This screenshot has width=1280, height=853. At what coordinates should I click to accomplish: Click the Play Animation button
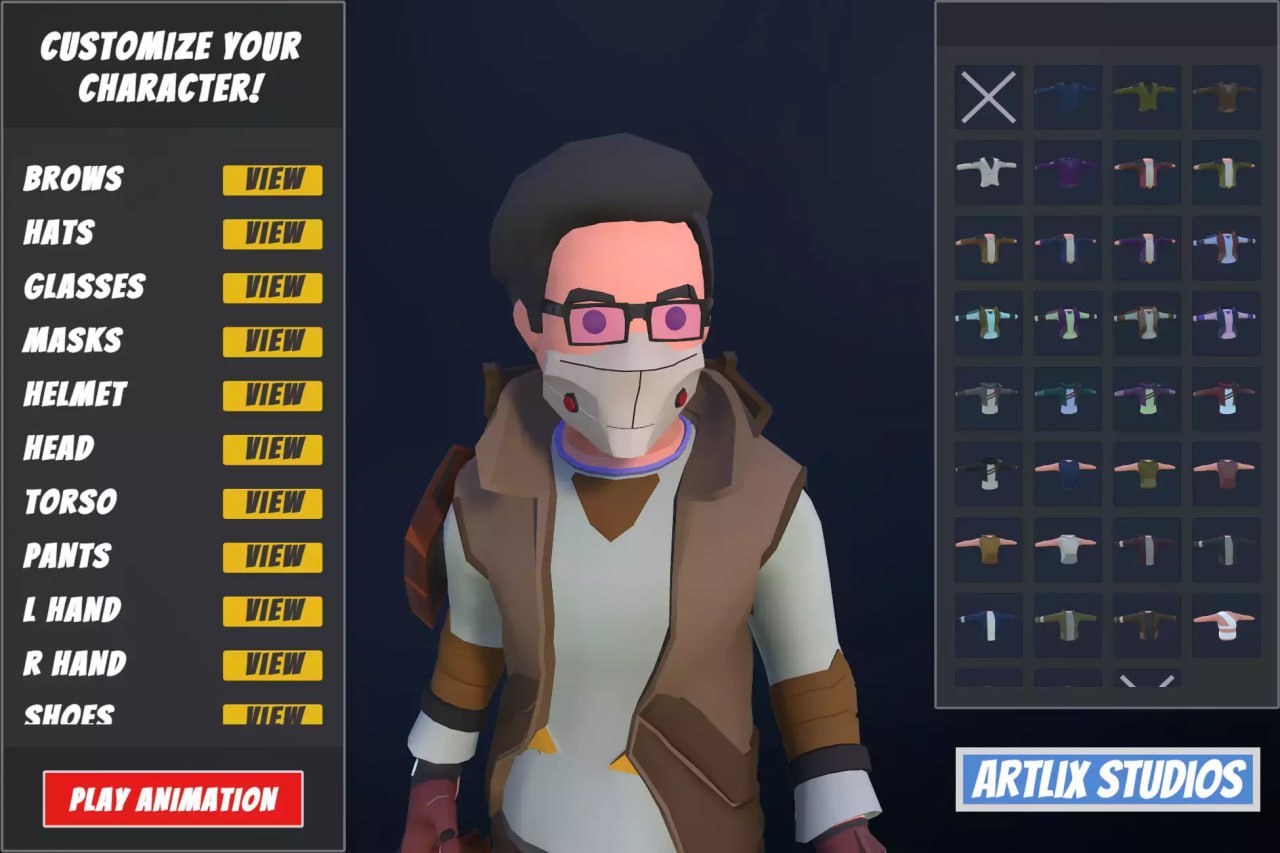tap(172, 797)
